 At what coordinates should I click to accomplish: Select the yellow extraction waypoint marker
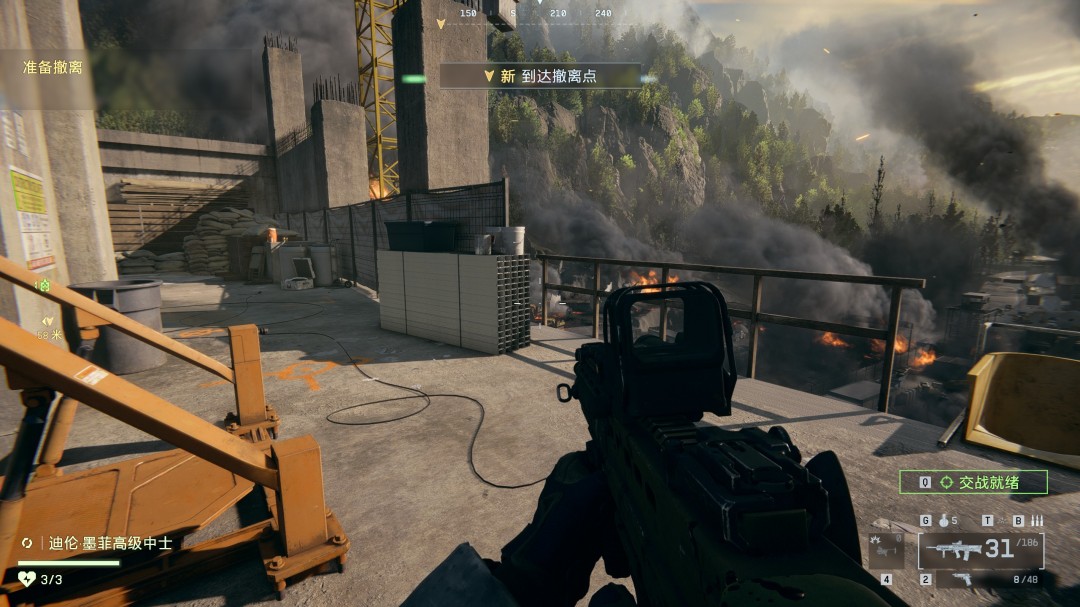47,321
